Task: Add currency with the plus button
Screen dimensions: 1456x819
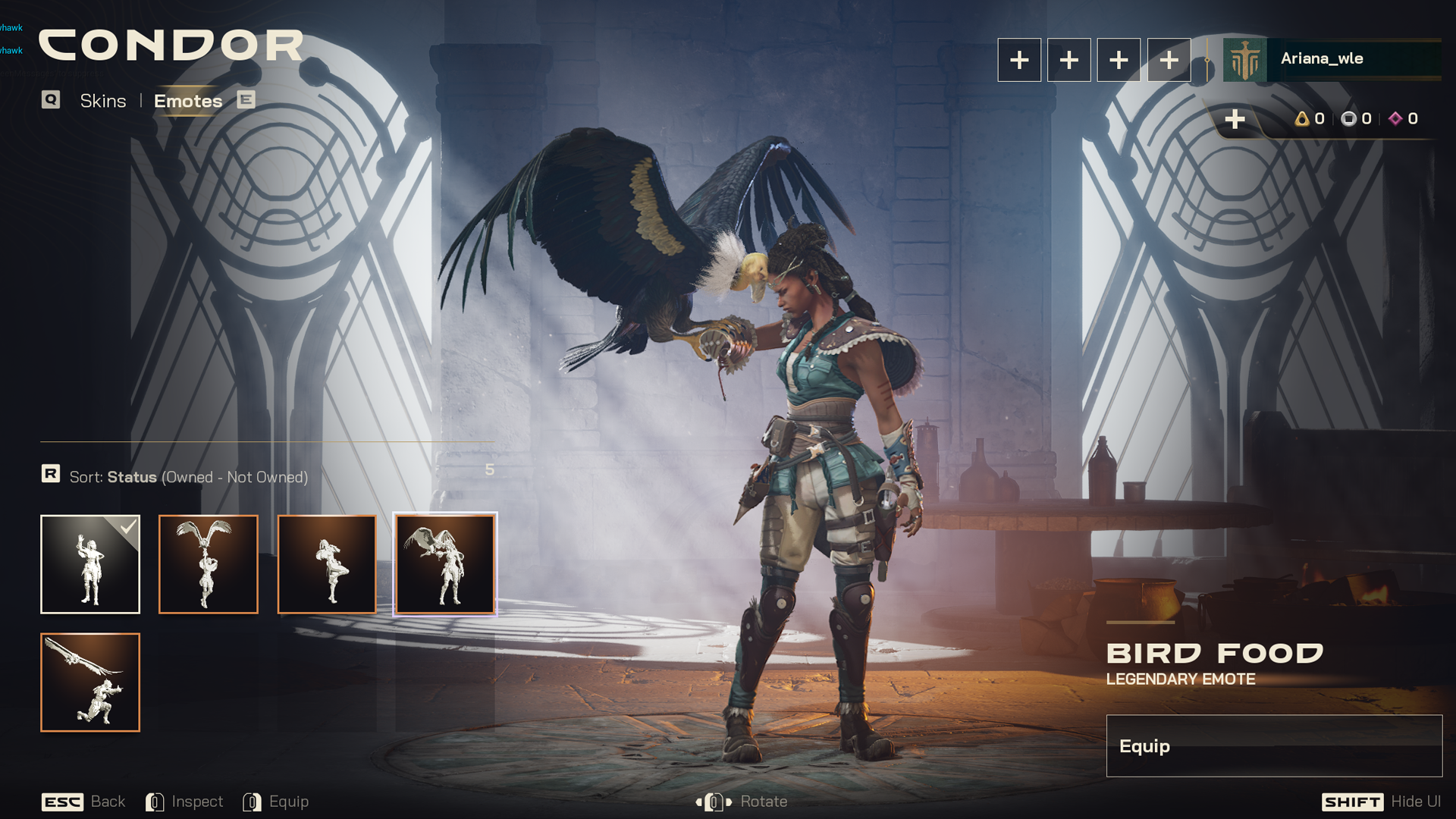Action: point(1235,119)
